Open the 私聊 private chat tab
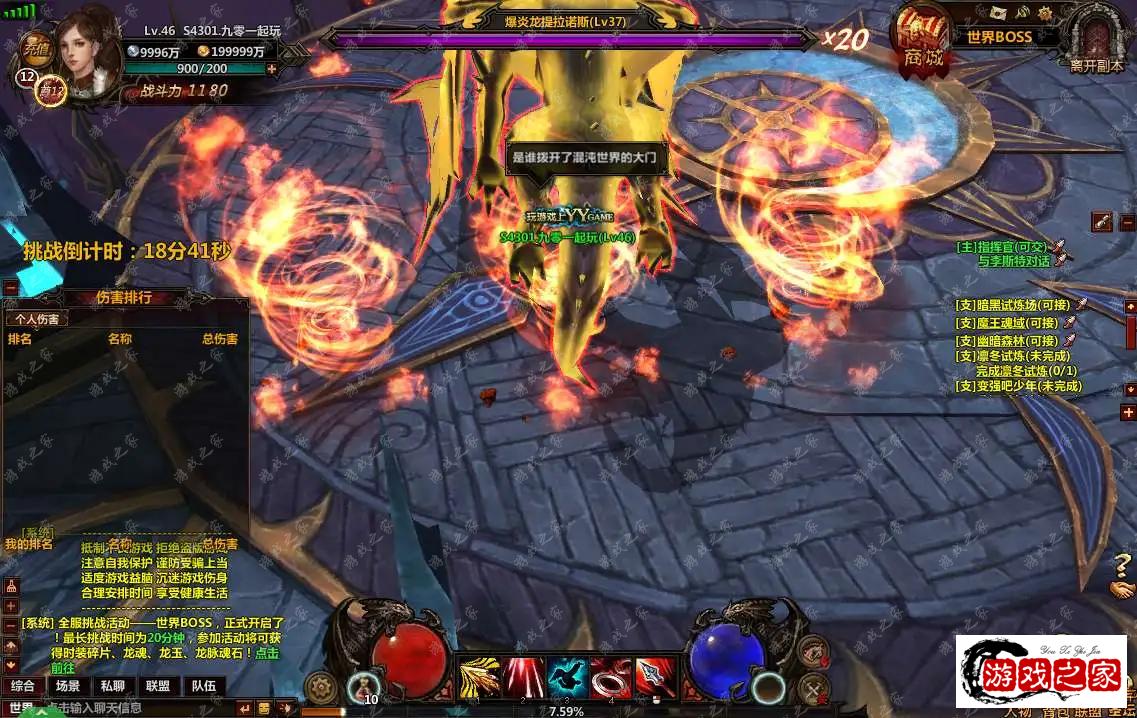The image size is (1137, 718). (112, 686)
